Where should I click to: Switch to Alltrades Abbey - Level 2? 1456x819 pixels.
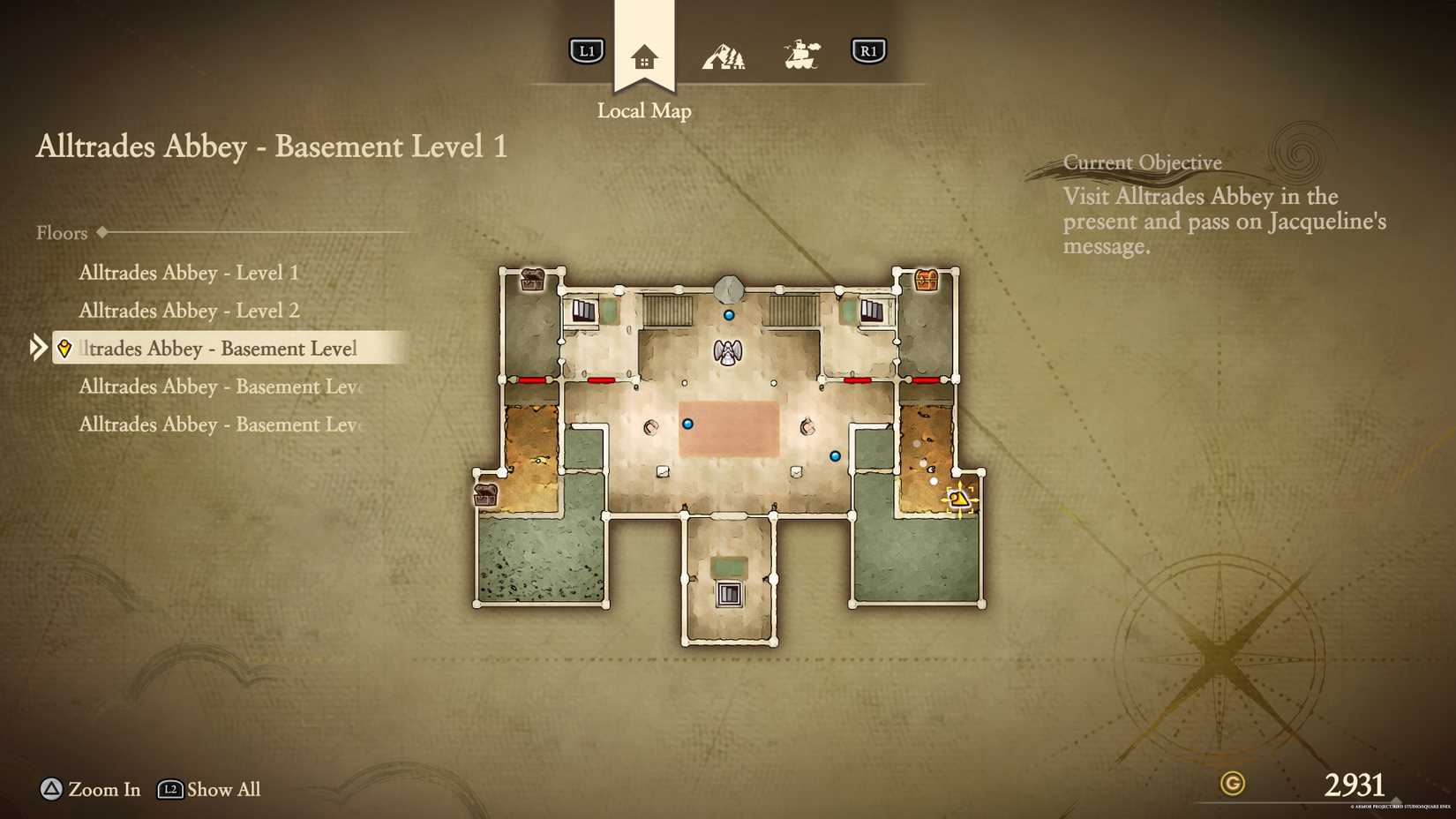coord(189,311)
